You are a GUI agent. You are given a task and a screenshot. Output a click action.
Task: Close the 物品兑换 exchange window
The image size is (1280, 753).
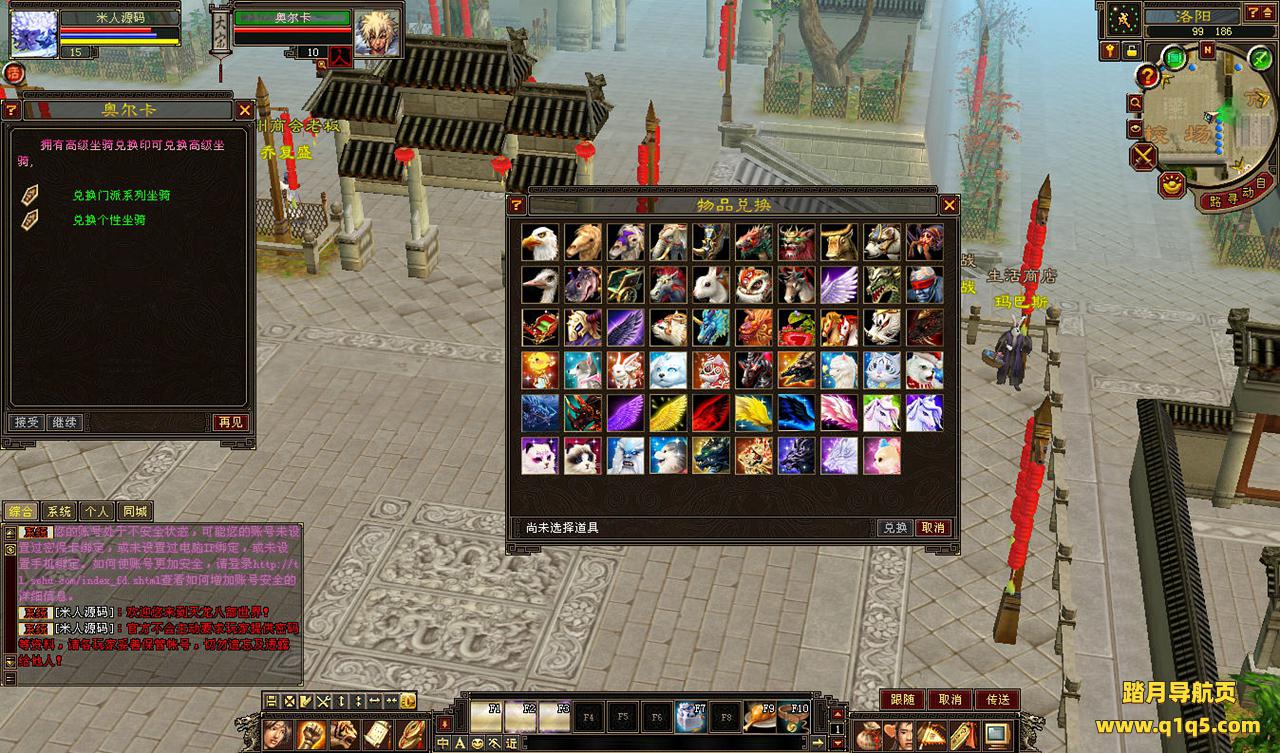[949, 205]
